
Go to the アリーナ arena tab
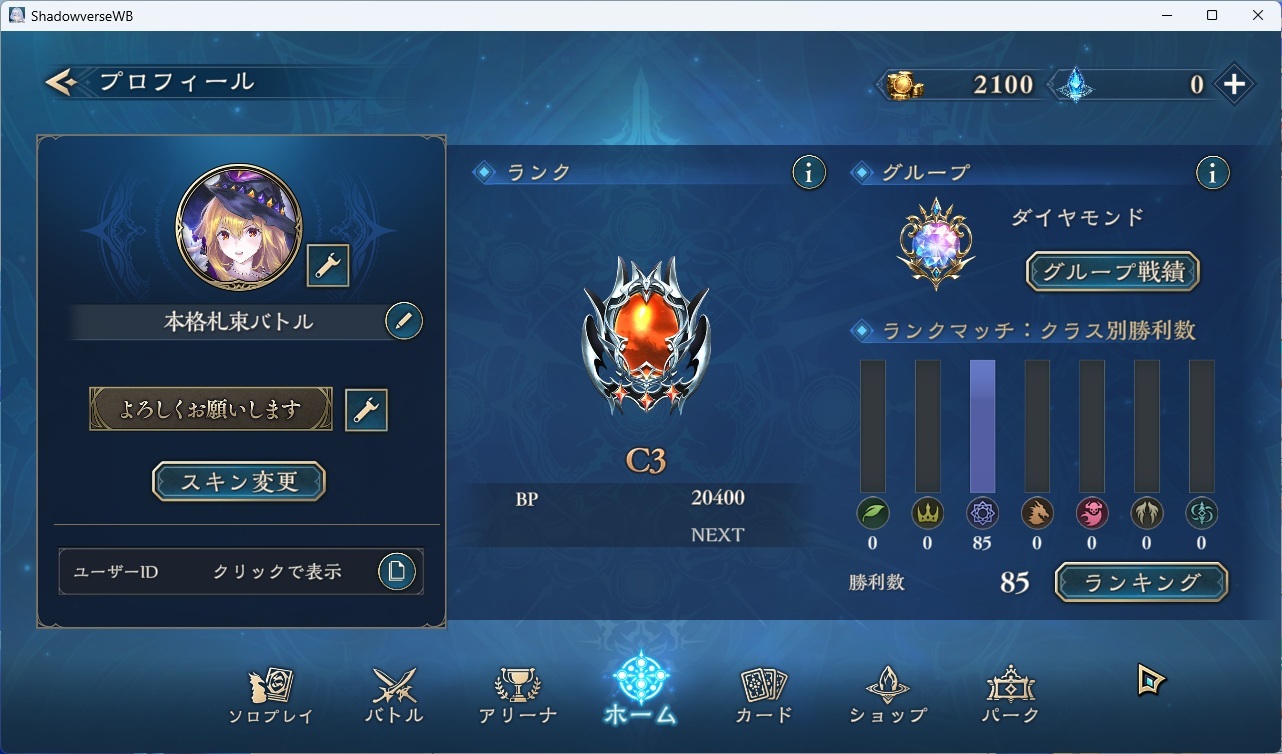[517, 696]
